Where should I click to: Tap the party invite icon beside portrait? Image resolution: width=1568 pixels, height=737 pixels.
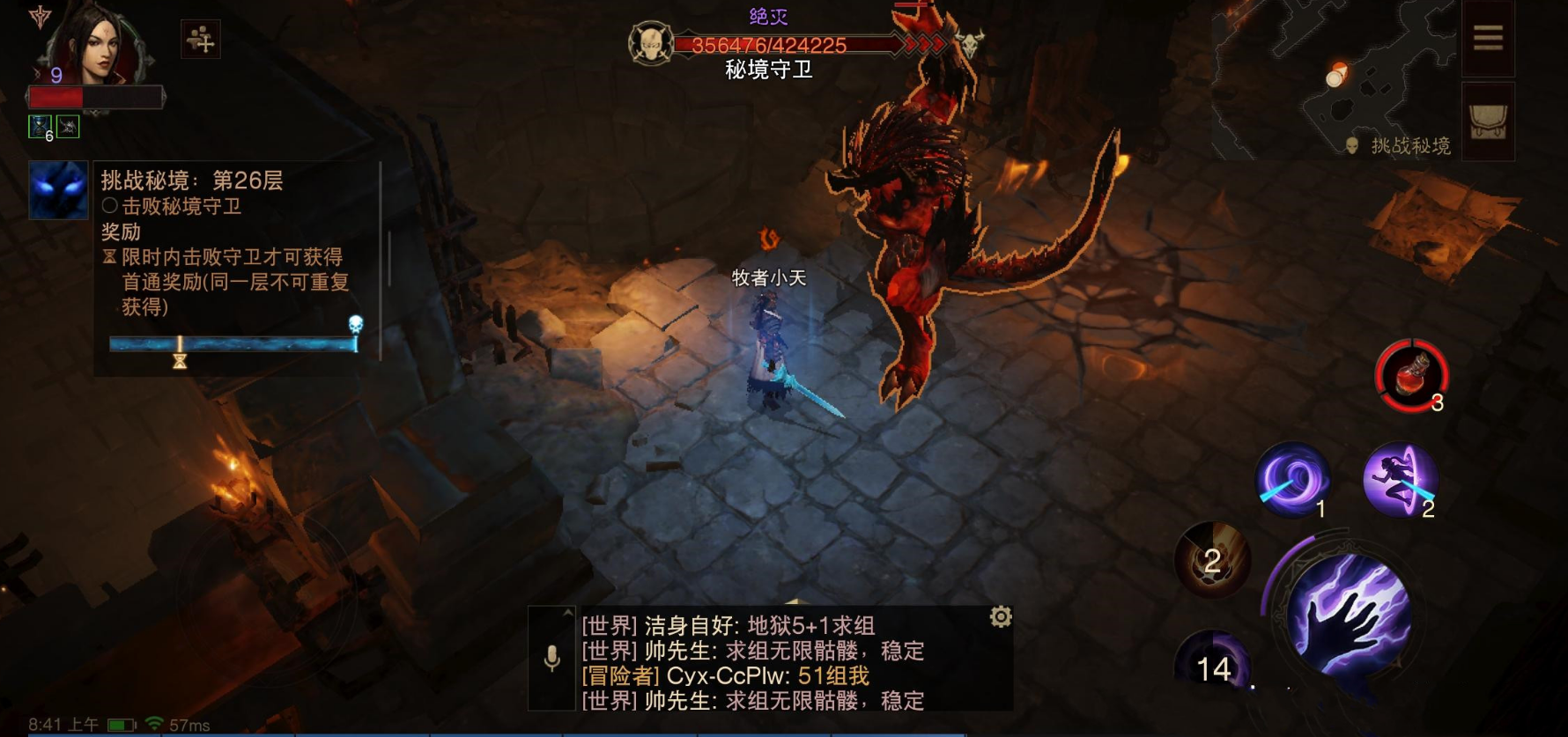[201, 41]
